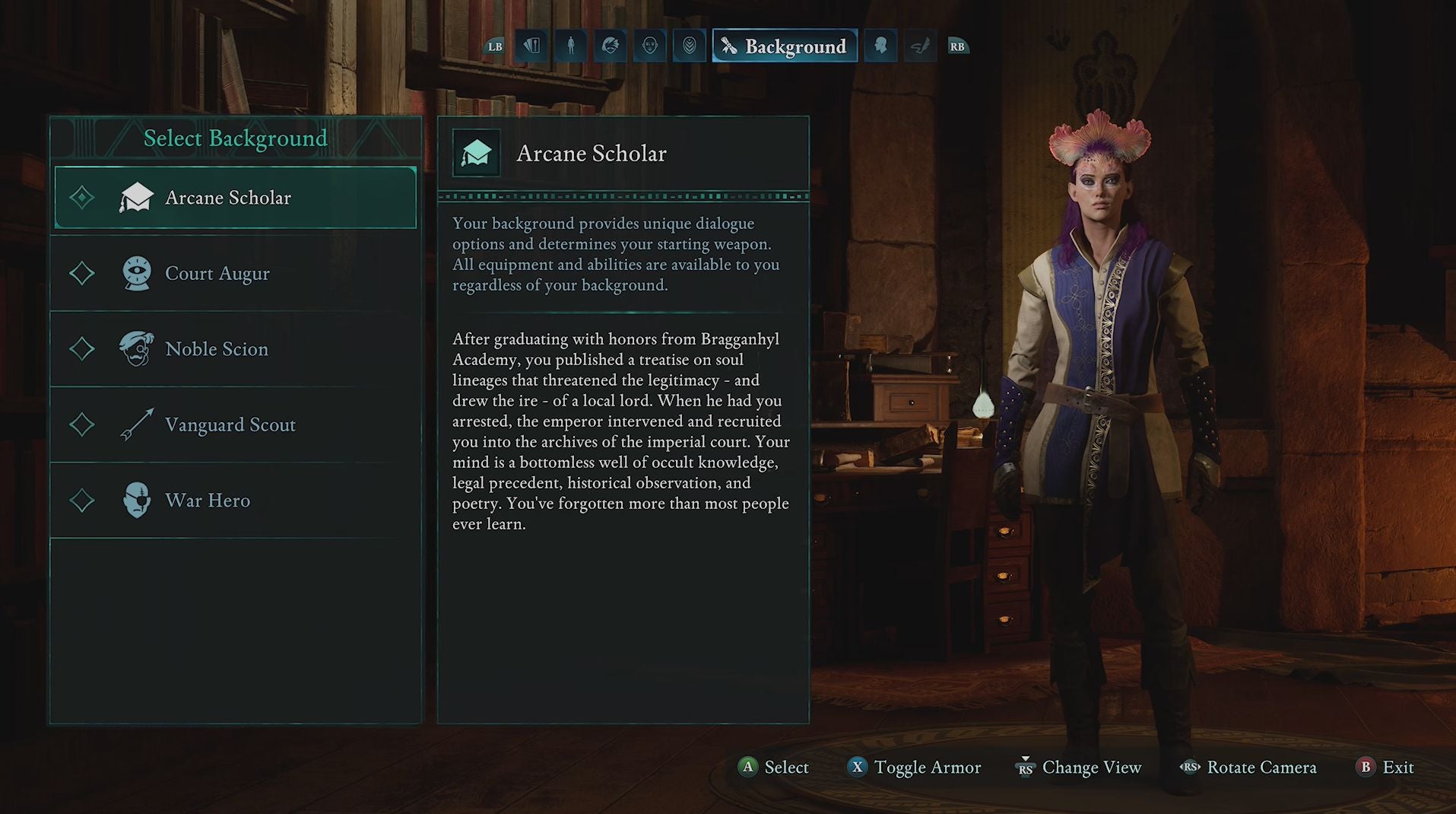Select the Arcane Scholar background

[x=236, y=198]
